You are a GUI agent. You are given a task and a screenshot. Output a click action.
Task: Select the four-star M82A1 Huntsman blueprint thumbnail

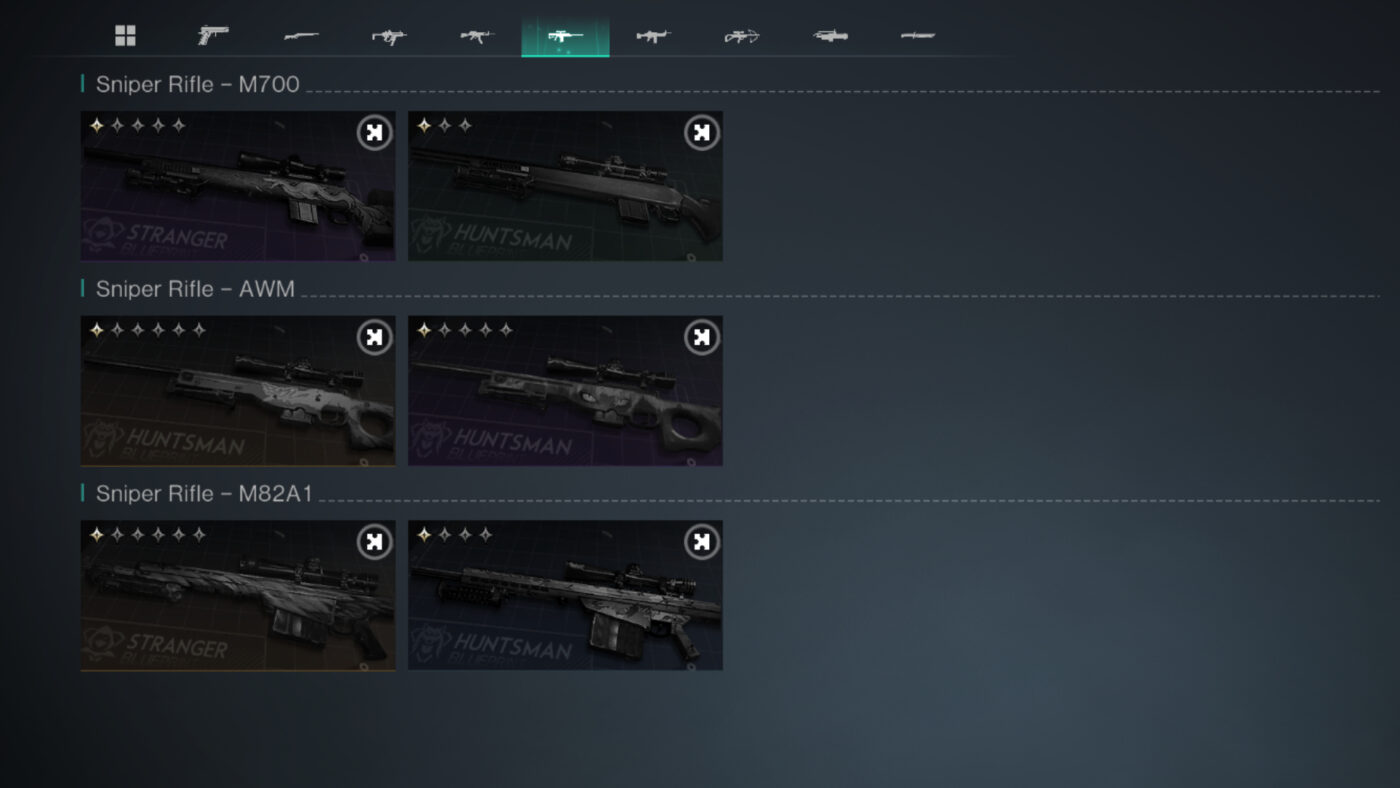tap(565, 596)
